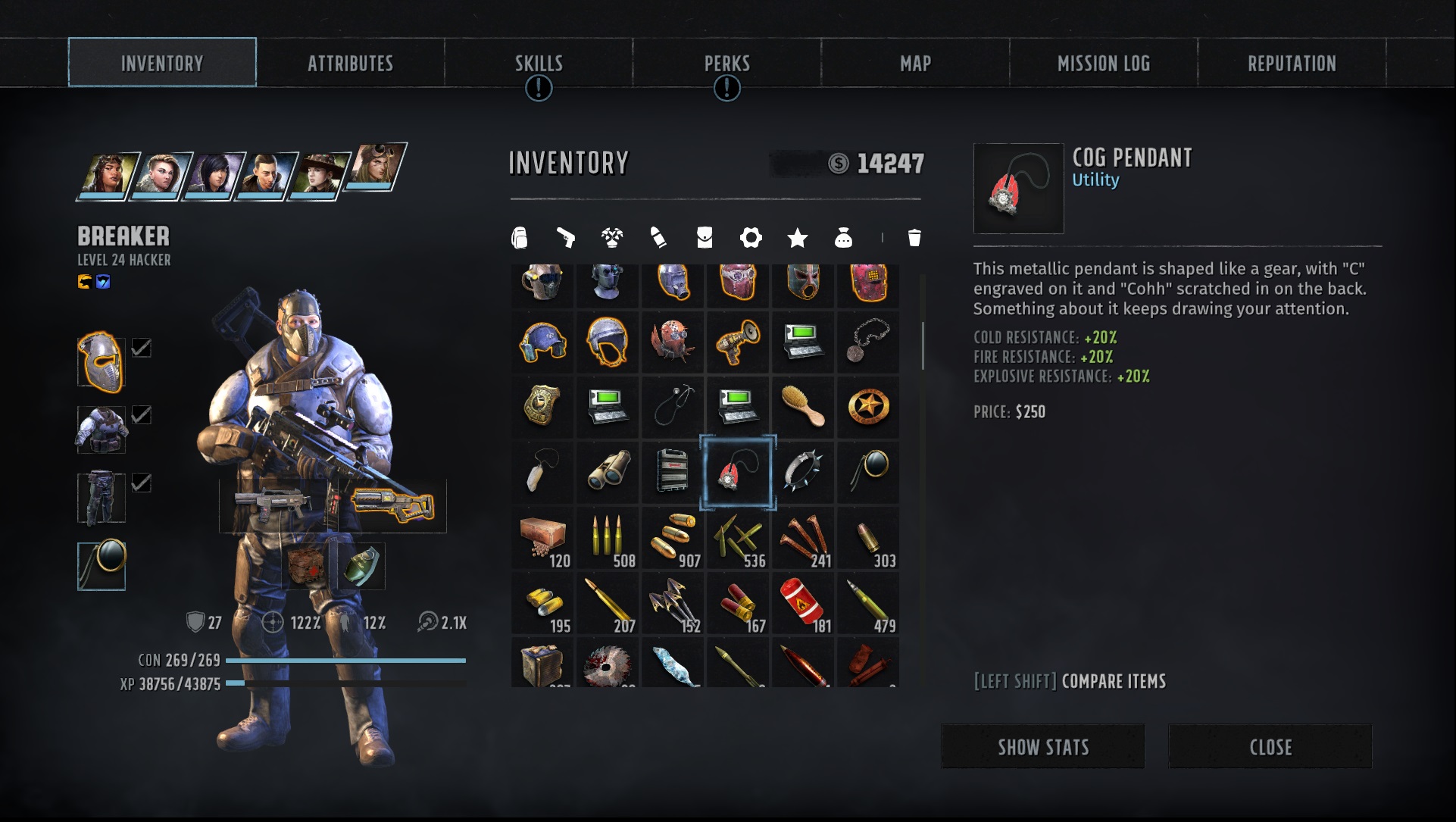Image resolution: width=1456 pixels, height=822 pixels.
Task: Select the hairbrush item slot
Action: pyautogui.click(x=803, y=406)
